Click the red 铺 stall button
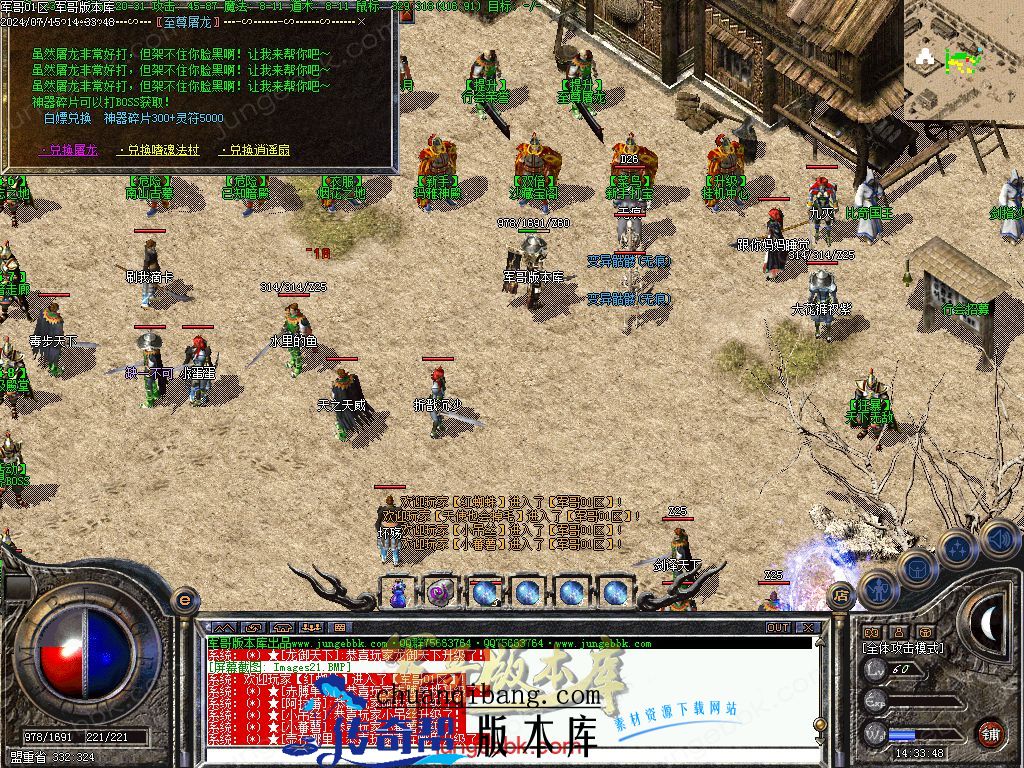The image size is (1024, 768). click(990, 731)
